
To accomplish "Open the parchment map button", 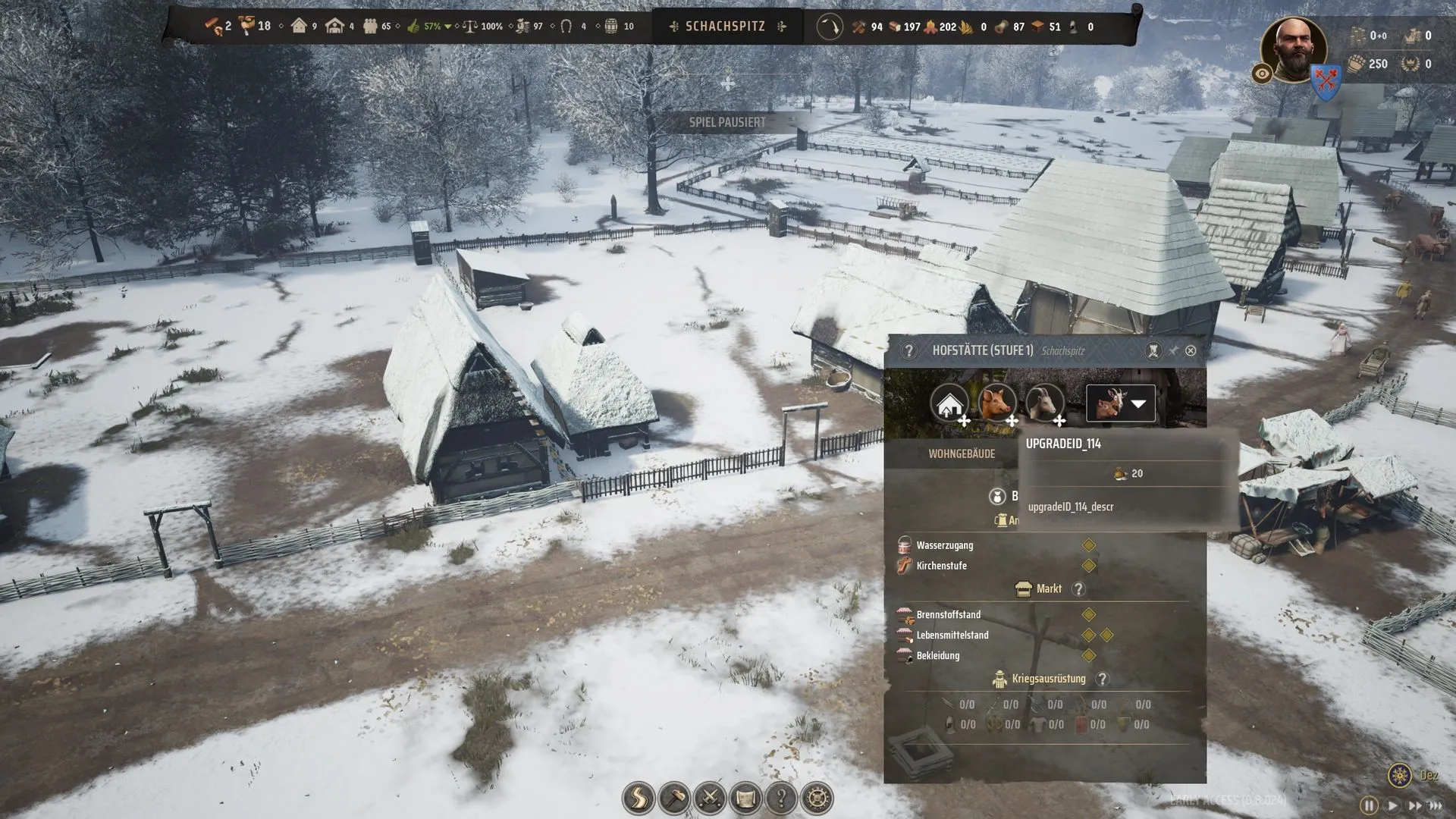I will point(745,798).
